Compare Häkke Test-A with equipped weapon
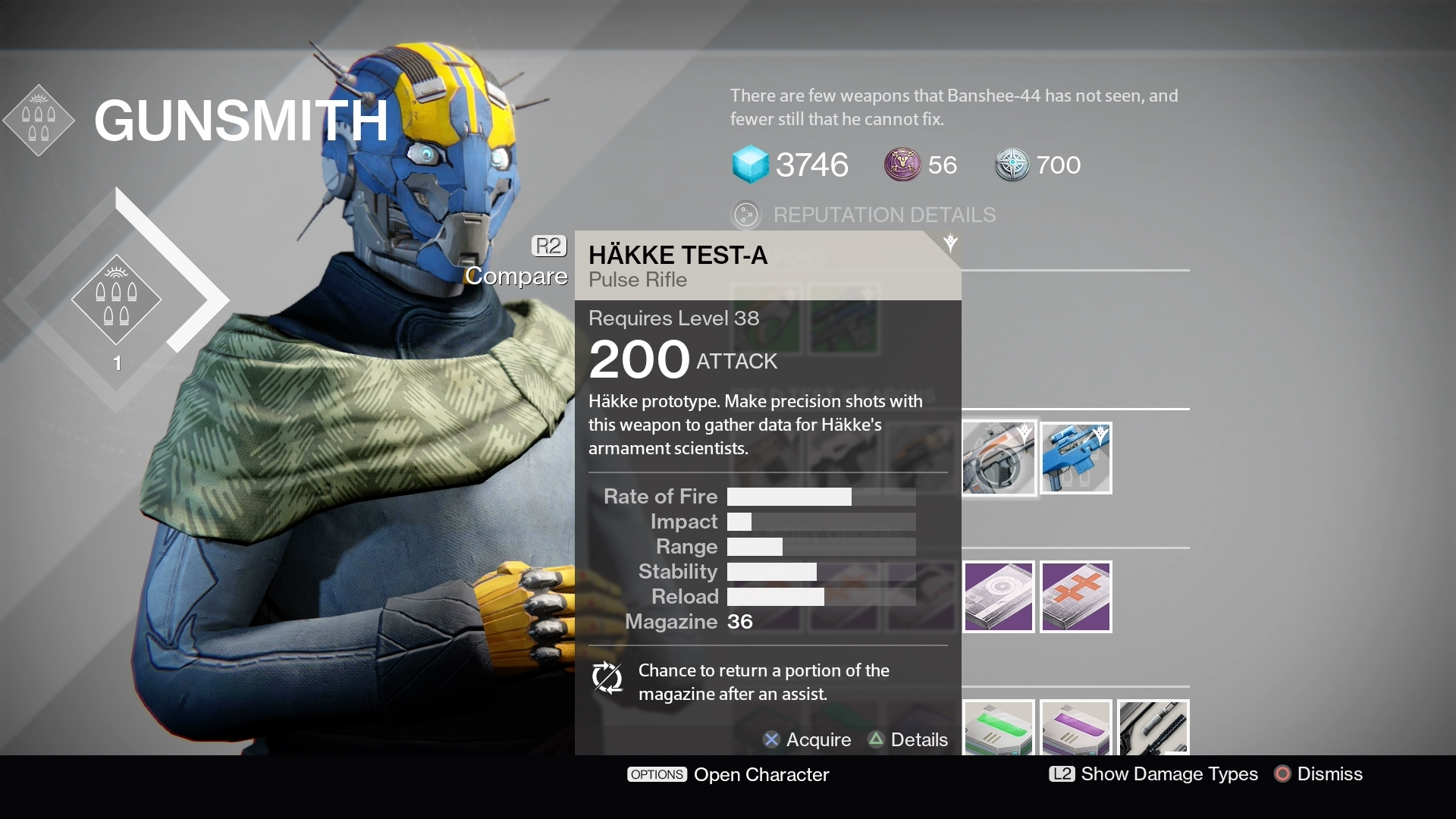Image resolution: width=1456 pixels, height=819 pixels. pyautogui.click(x=518, y=262)
